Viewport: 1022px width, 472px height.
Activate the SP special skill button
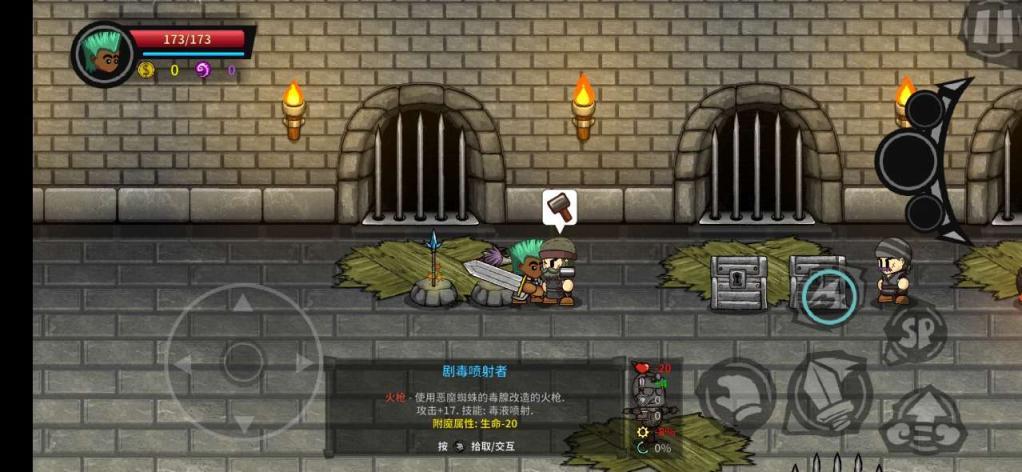point(915,334)
